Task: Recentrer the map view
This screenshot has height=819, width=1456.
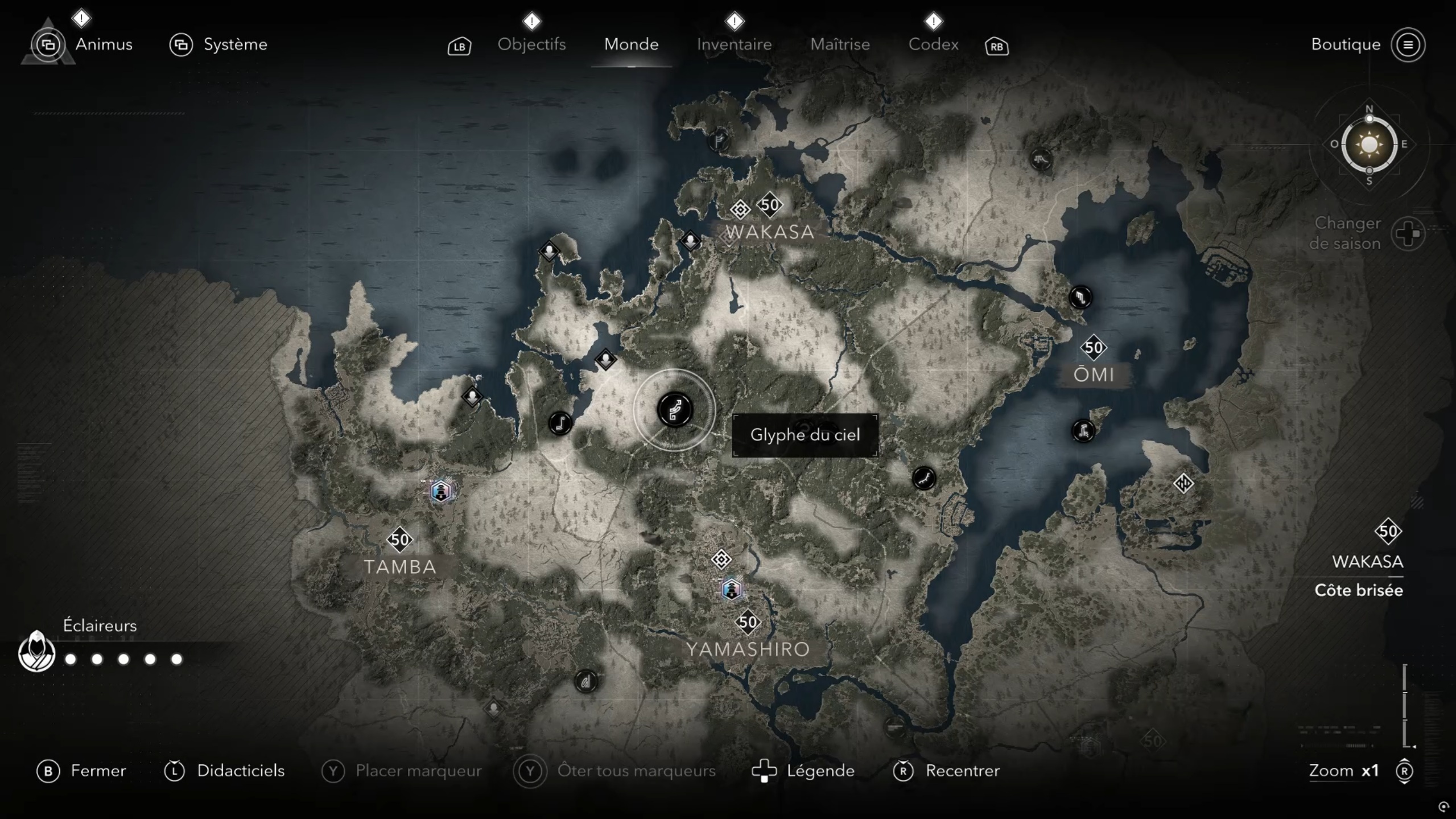Action: (x=962, y=771)
